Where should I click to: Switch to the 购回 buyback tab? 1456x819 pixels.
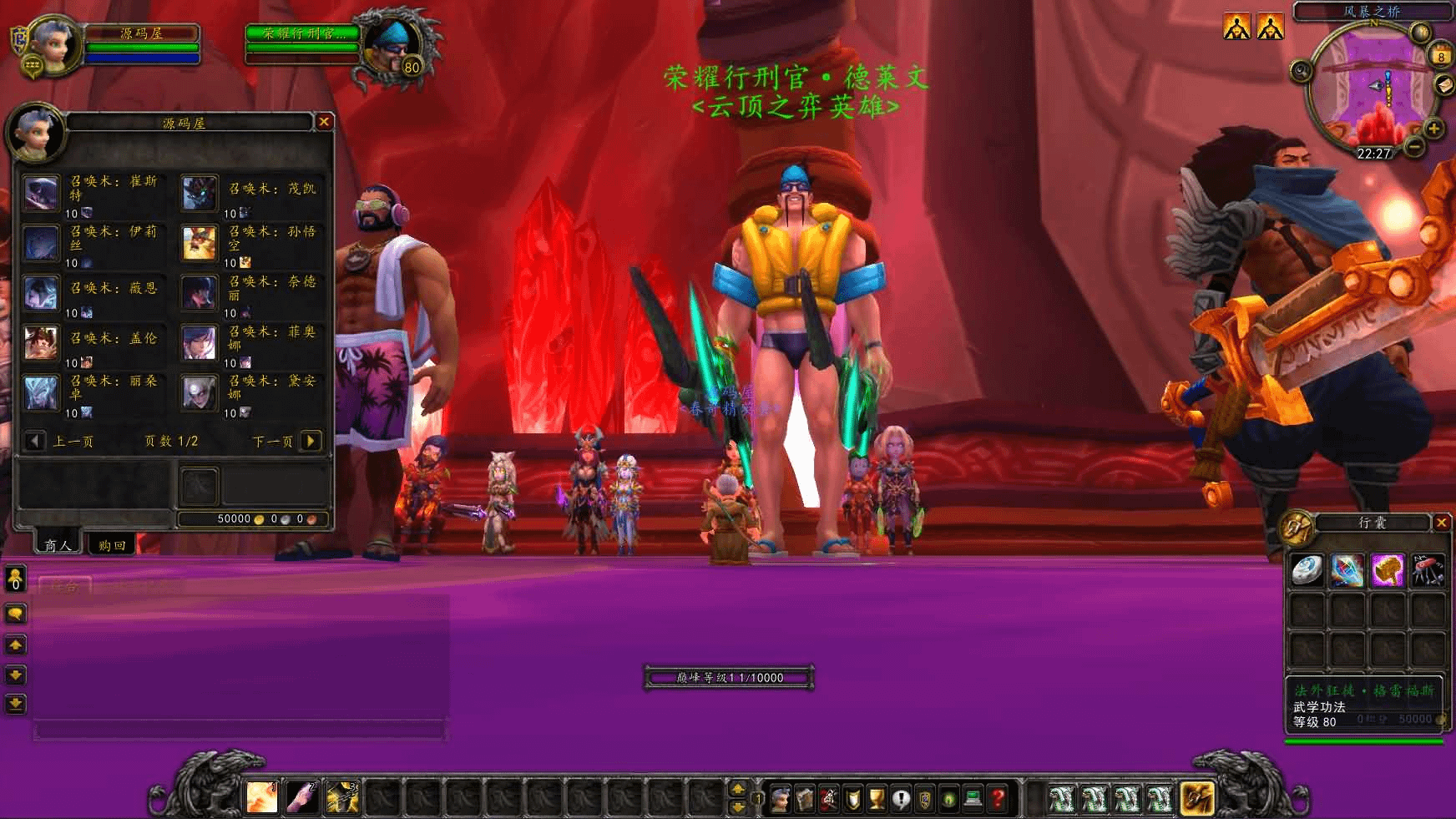pyautogui.click(x=112, y=545)
